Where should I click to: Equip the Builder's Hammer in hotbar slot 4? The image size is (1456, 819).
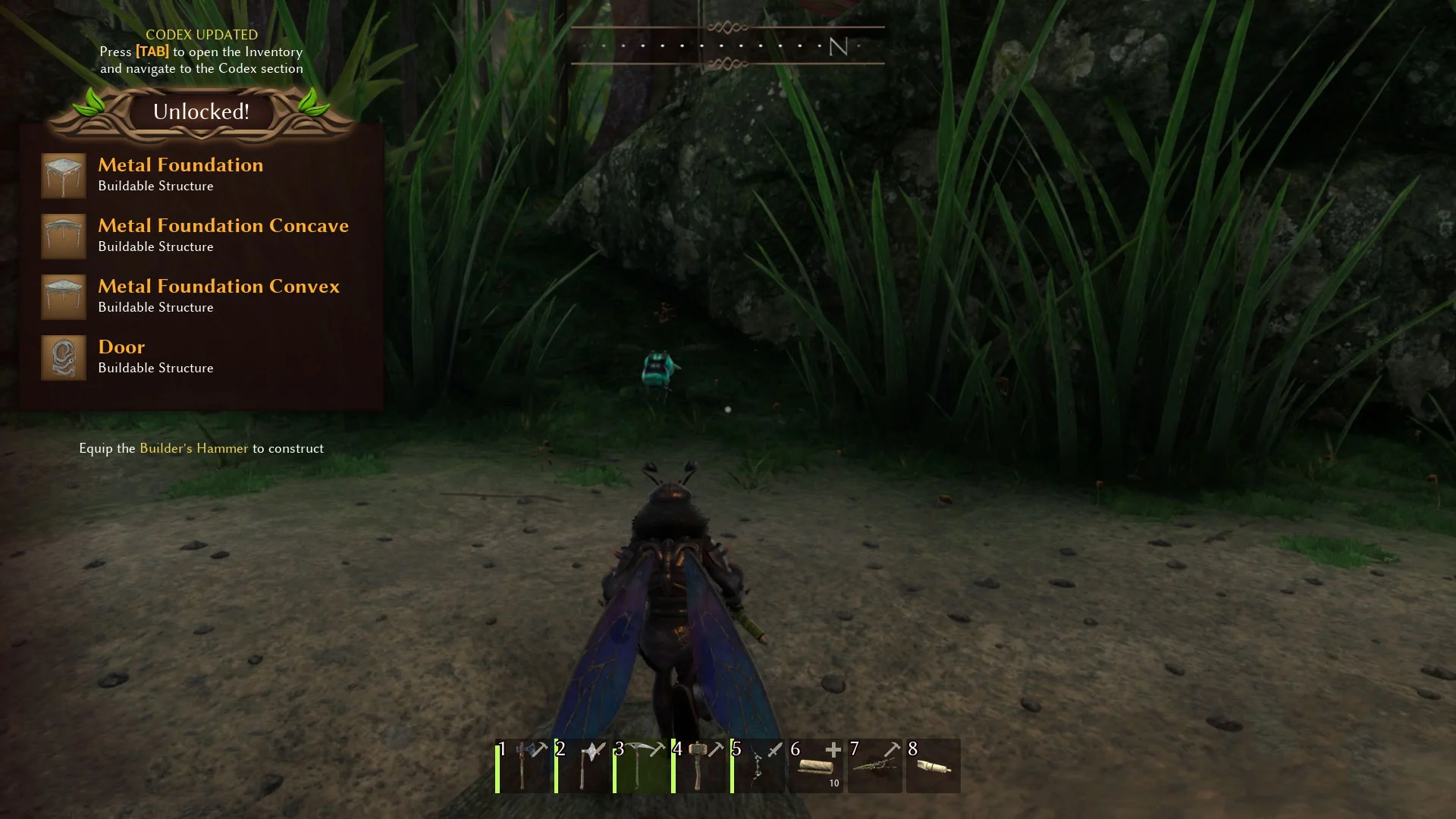[x=699, y=766]
